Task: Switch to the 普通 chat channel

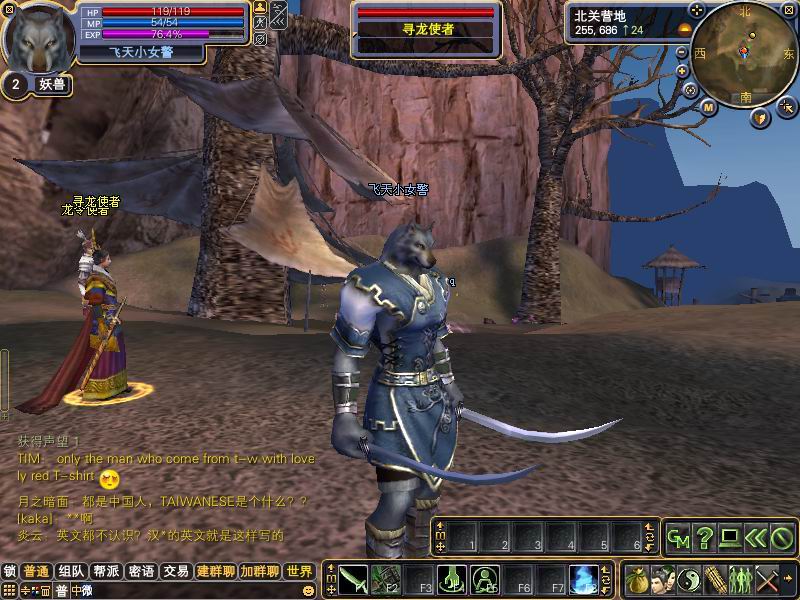Action: point(38,572)
